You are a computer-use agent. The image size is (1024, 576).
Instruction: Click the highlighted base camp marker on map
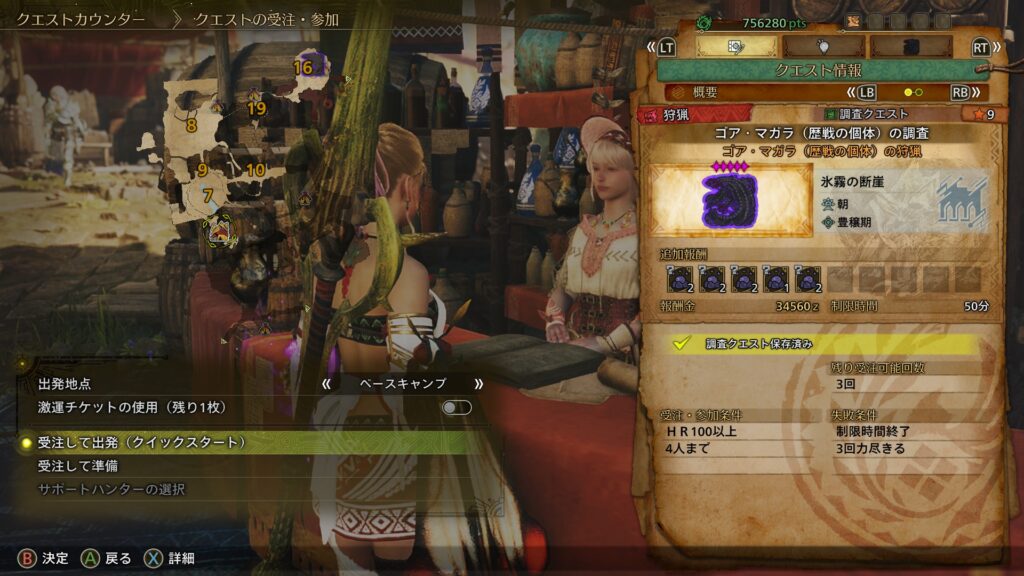point(217,232)
